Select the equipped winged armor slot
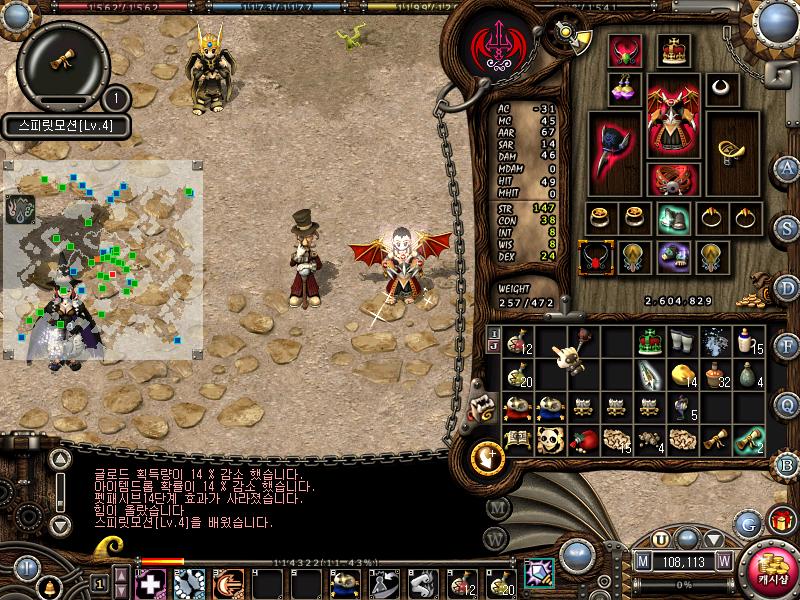The height and width of the screenshot is (600, 800). pyautogui.click(x=672, y=115)
